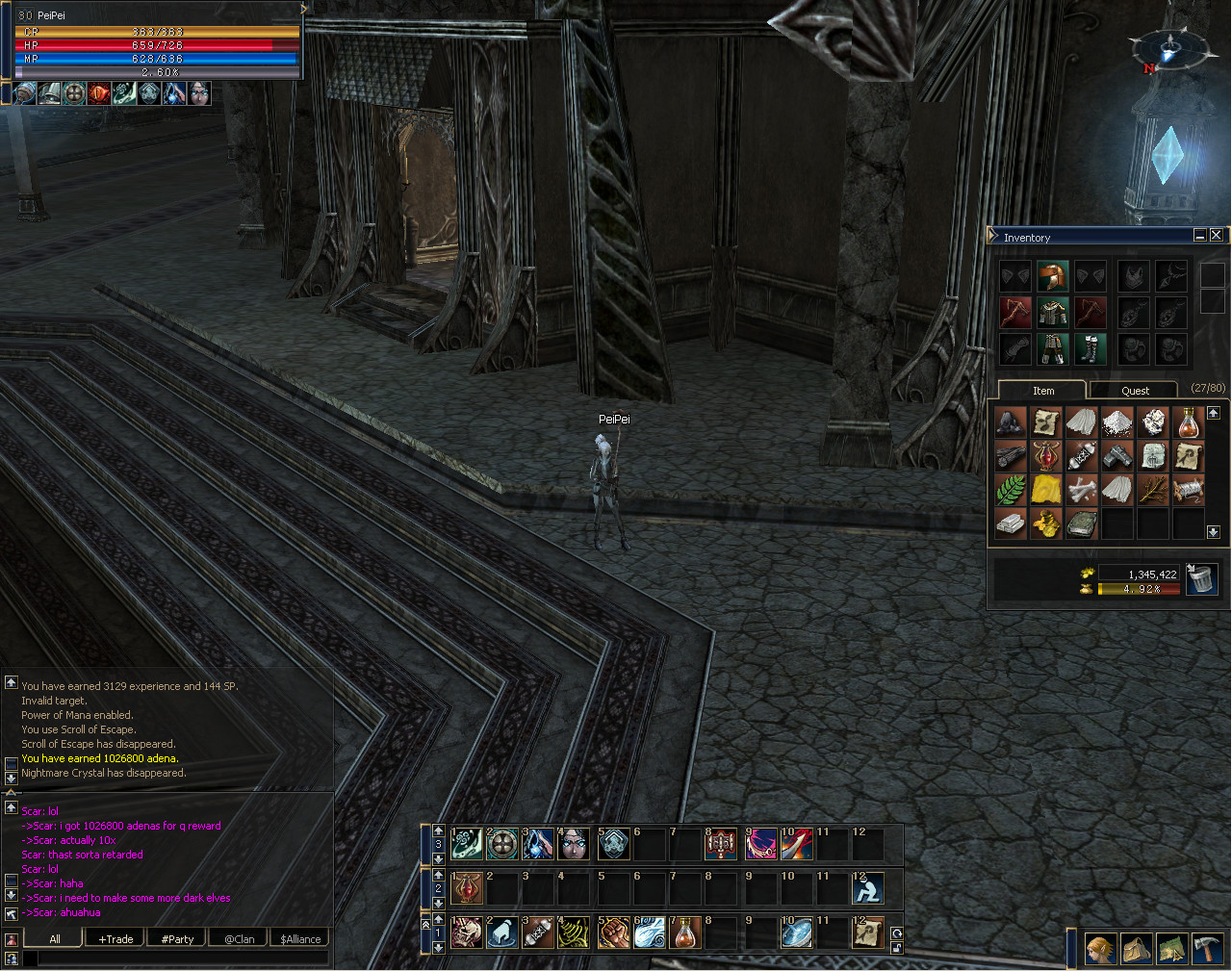
Task: Show the @Clan chat tab
Action: [239, 939]
